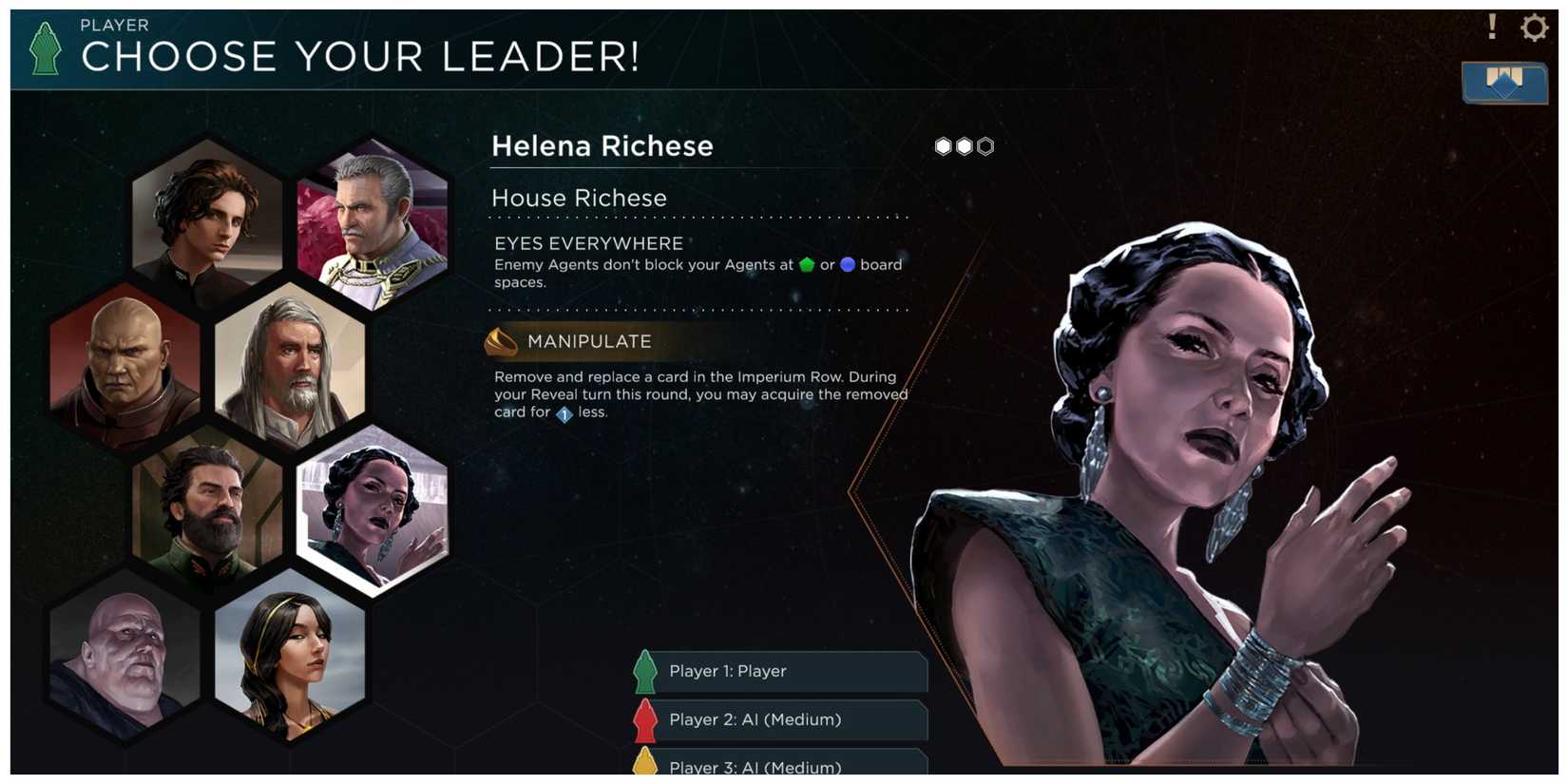Click the empty third hexagon difficulty indicator
1568x784 pixels.
pyautogui.click(x=985, y=146)
